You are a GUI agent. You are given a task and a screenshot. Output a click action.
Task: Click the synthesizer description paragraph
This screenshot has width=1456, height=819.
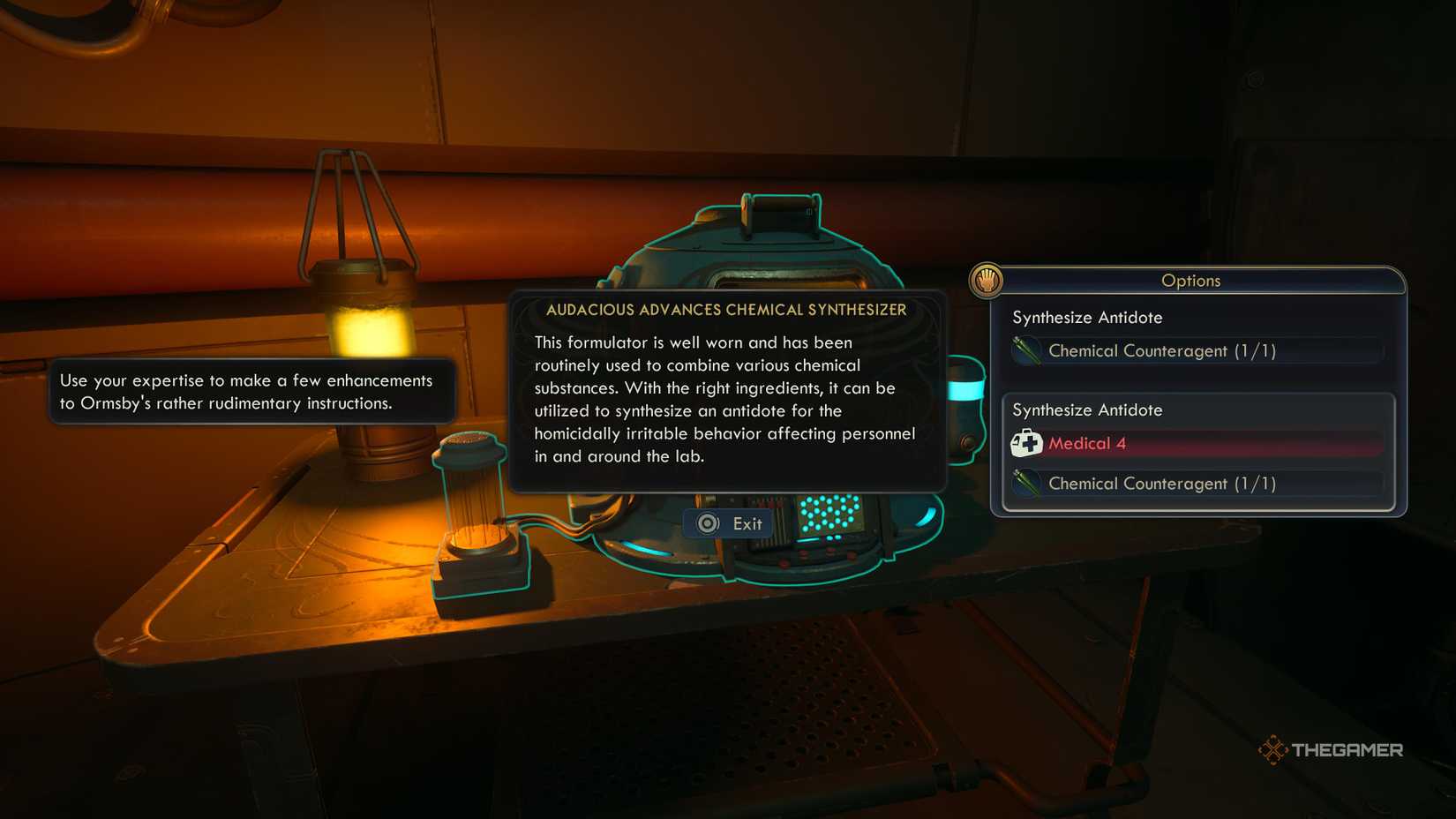[724, 399]
